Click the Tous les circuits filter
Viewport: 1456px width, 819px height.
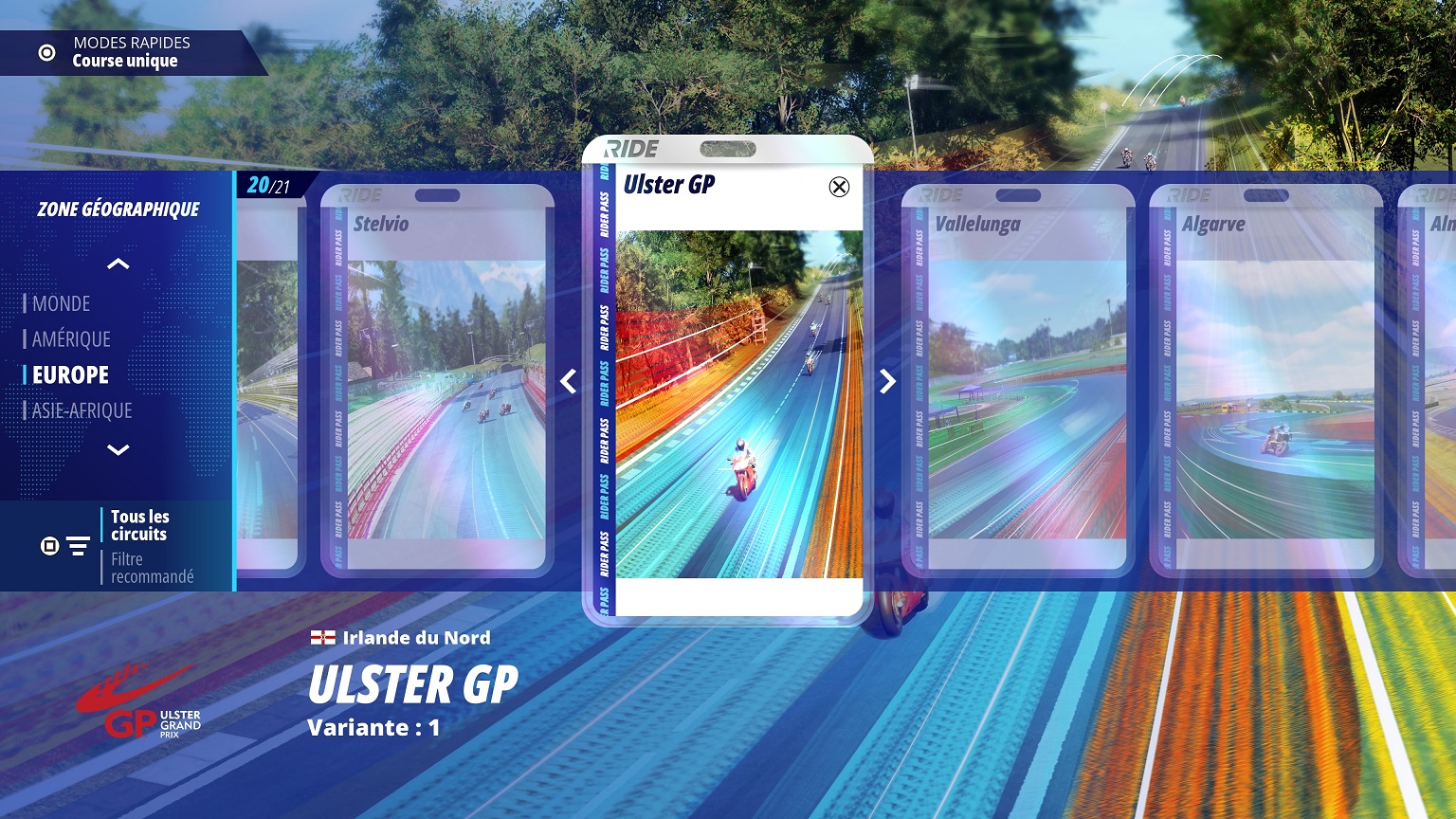click(x=139, y=525)
